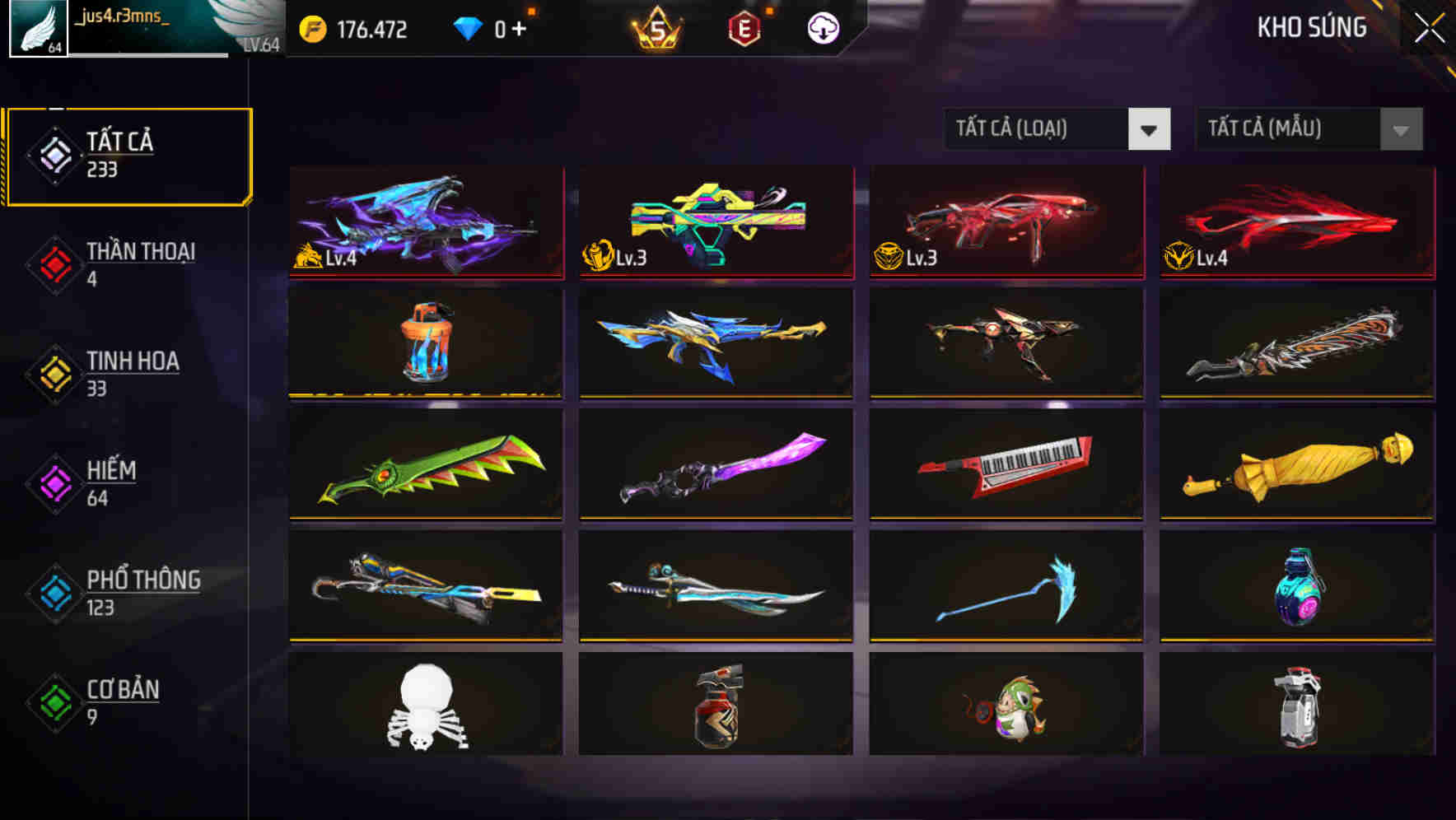
Task: Expand the weapon type filter arrow
Action: click(x=1151, y=129)
